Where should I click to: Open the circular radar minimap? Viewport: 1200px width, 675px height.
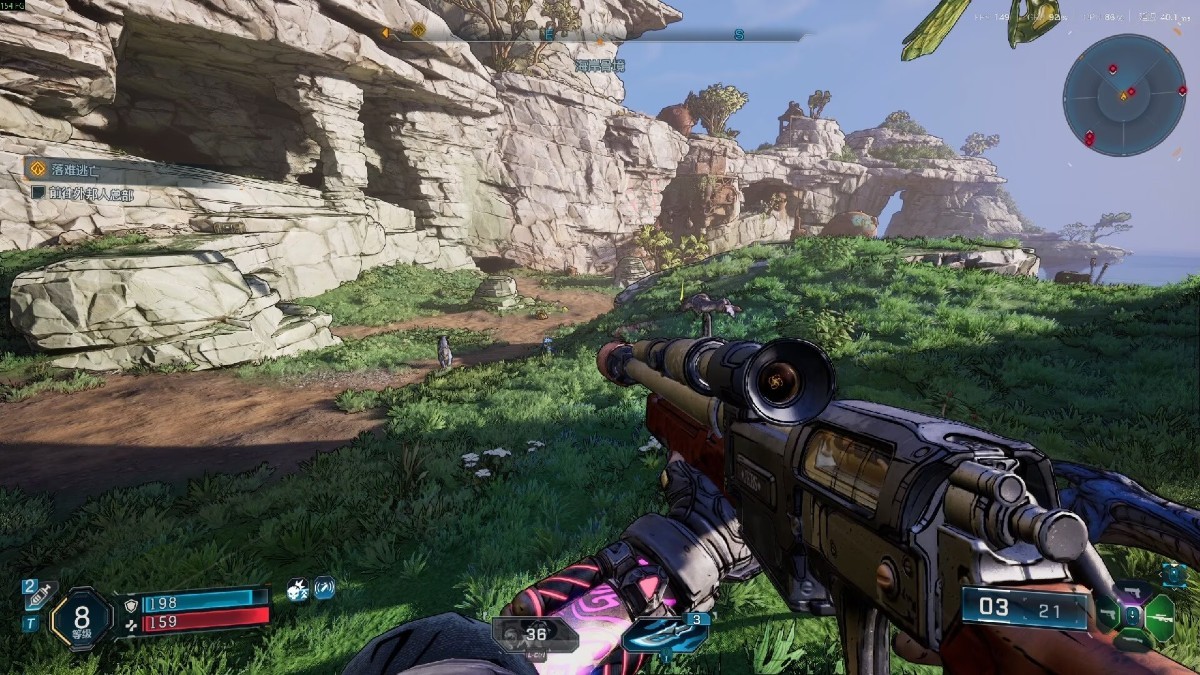click(x=1124, y=97)
